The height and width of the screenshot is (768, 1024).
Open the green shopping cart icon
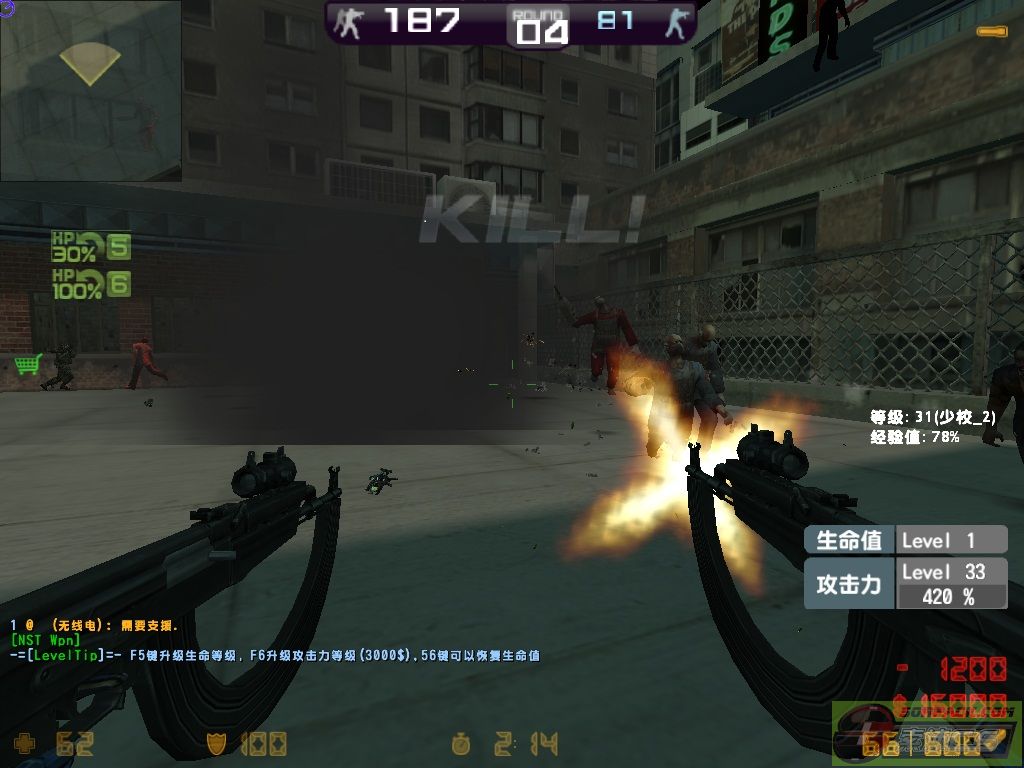(27, 364)
